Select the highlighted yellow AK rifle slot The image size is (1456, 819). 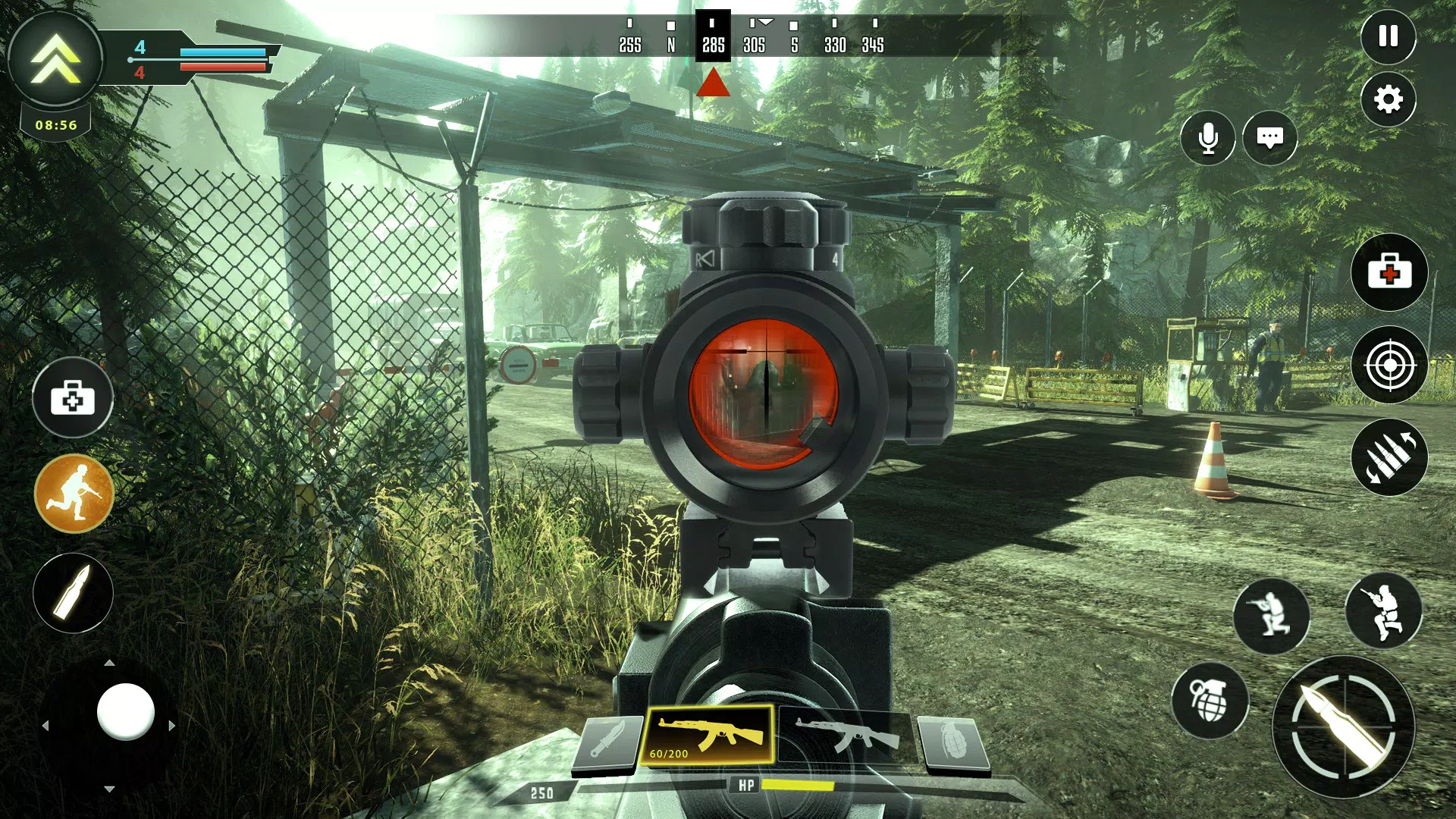[x=709, y=736]
